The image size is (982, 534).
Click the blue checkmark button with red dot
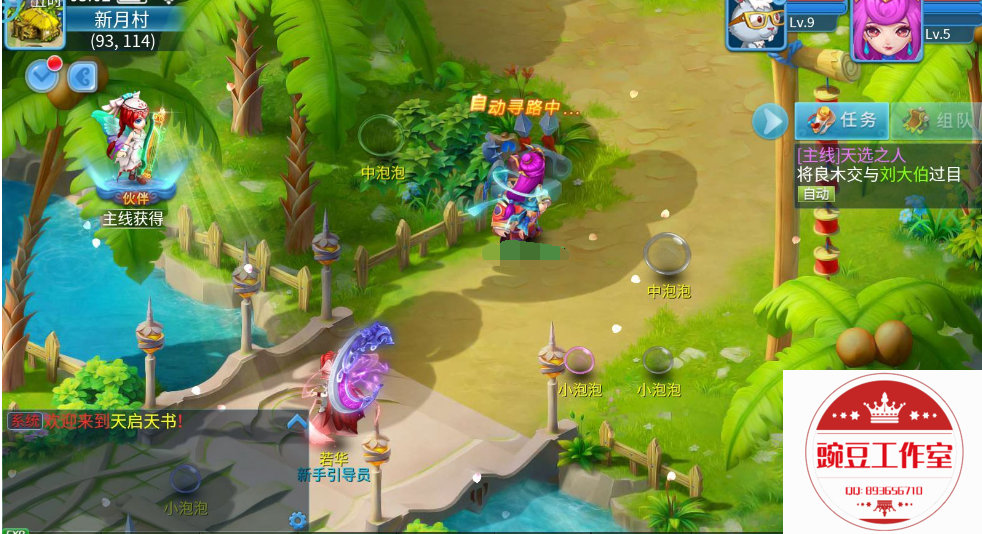click(x=42, y=75)
